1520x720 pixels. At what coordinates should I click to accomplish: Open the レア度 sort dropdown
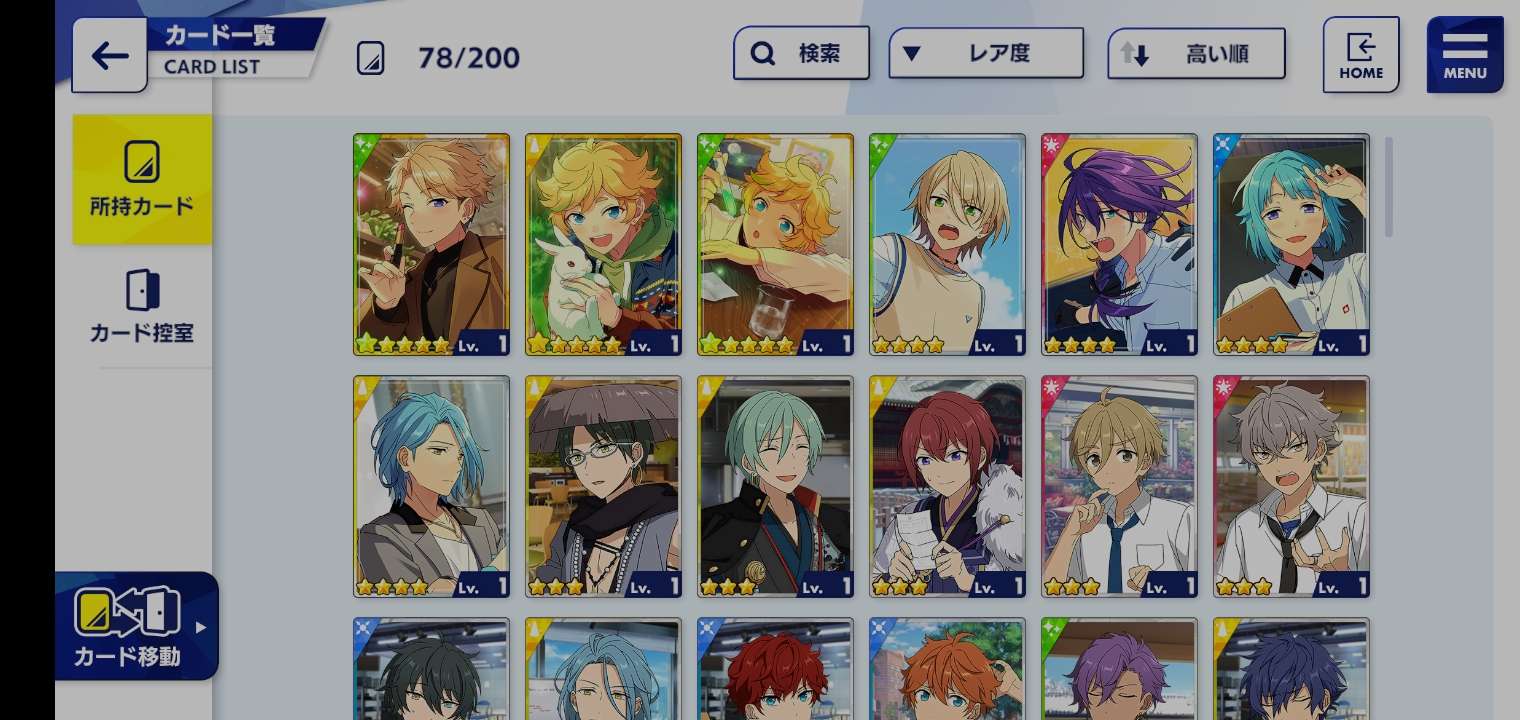coord(985,53)
